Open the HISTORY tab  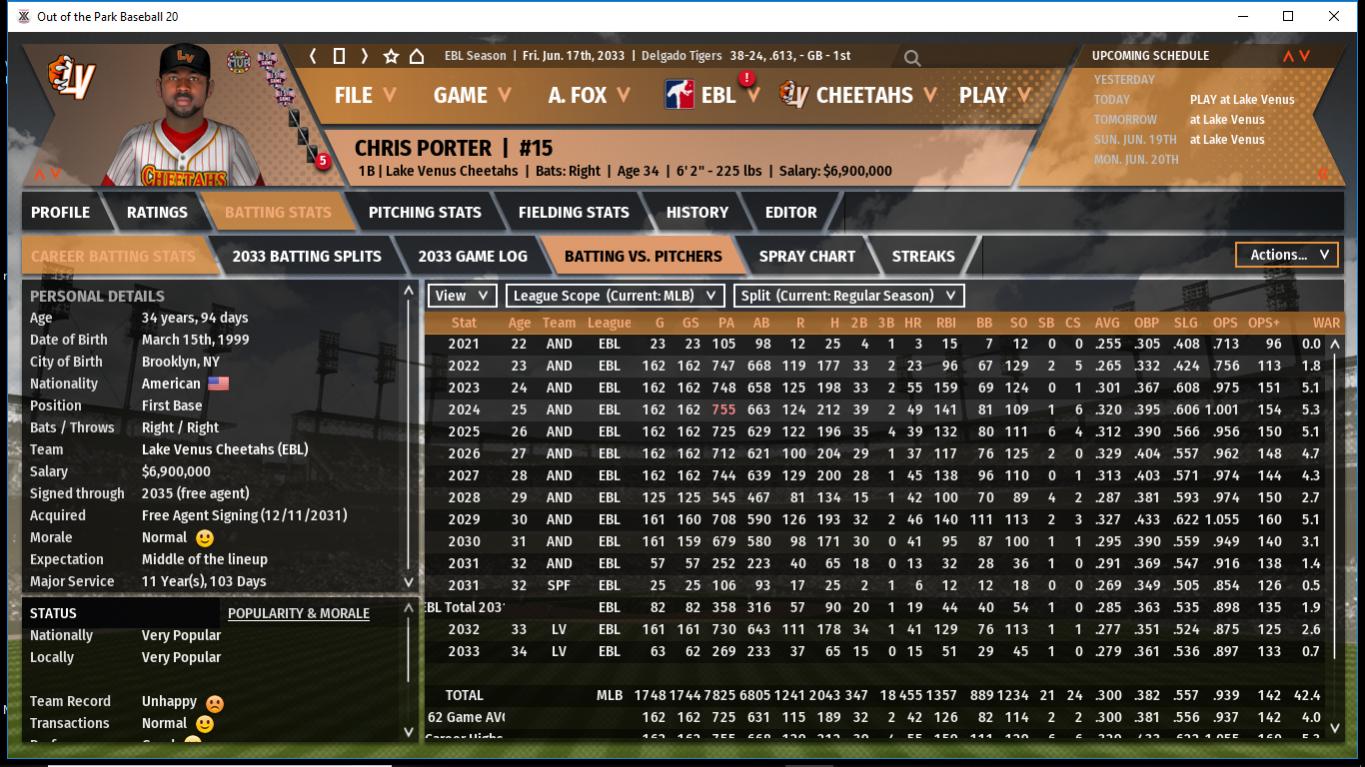pyautogui.click(x=697, y=212)
